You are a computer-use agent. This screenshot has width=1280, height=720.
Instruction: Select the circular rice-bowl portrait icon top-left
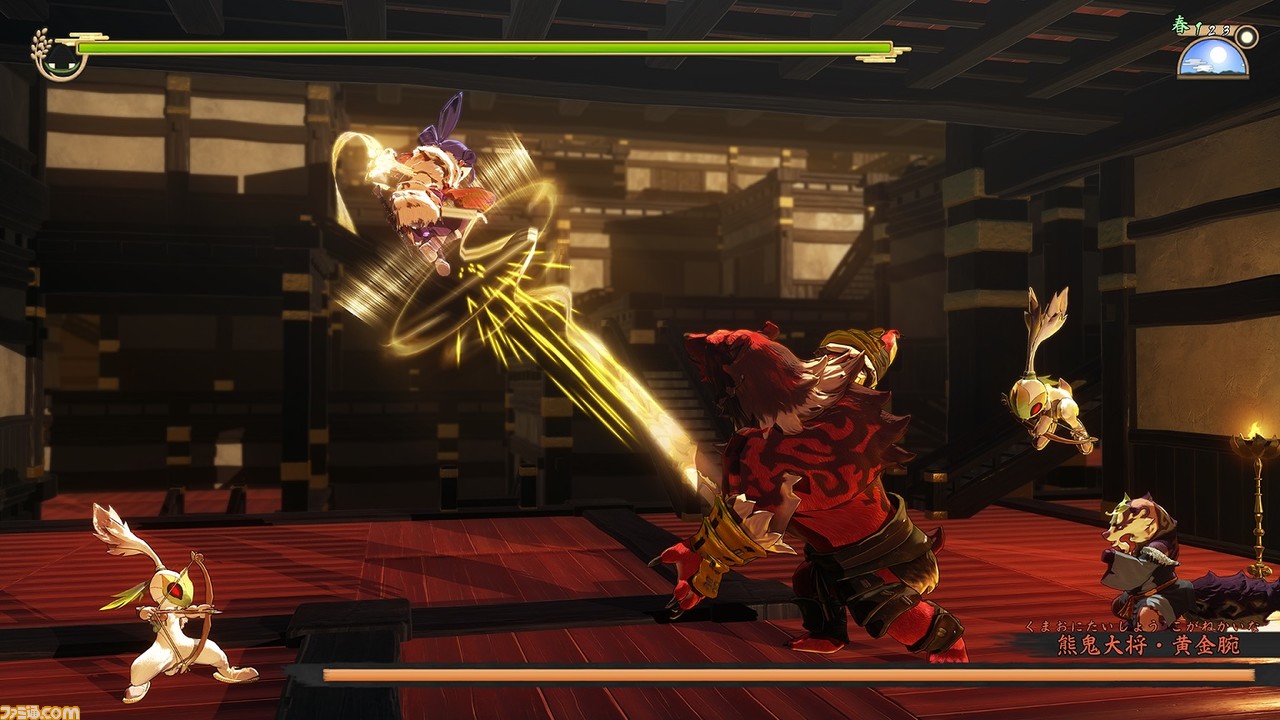(62, 63)
